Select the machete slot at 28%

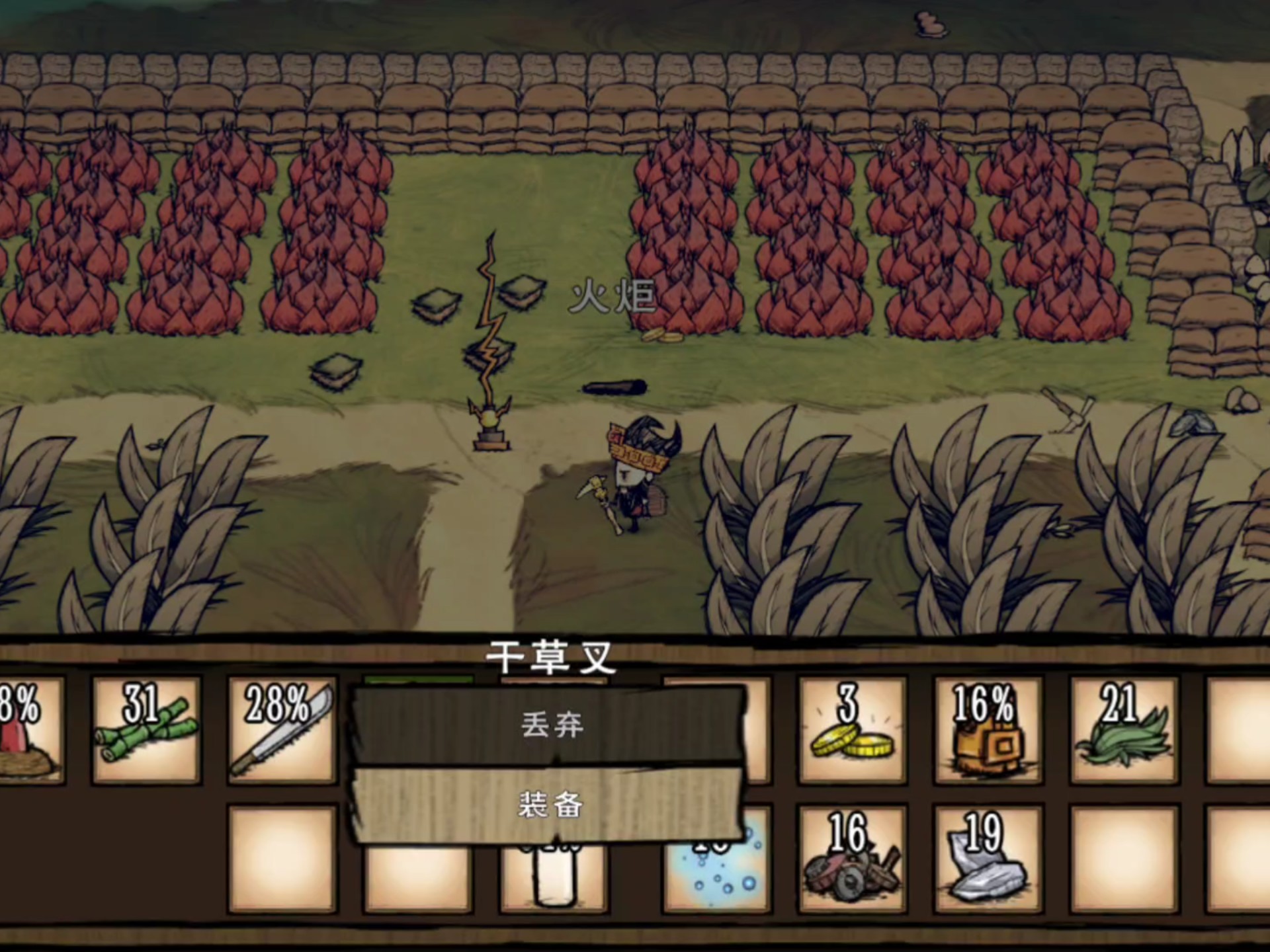tap(282, 730)
